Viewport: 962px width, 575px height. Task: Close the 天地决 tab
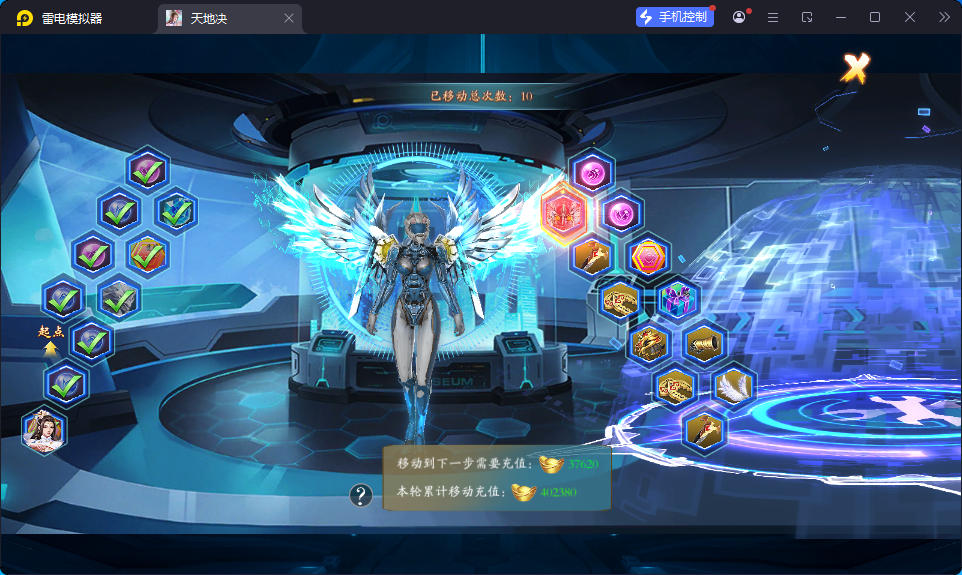coord(289,18)
